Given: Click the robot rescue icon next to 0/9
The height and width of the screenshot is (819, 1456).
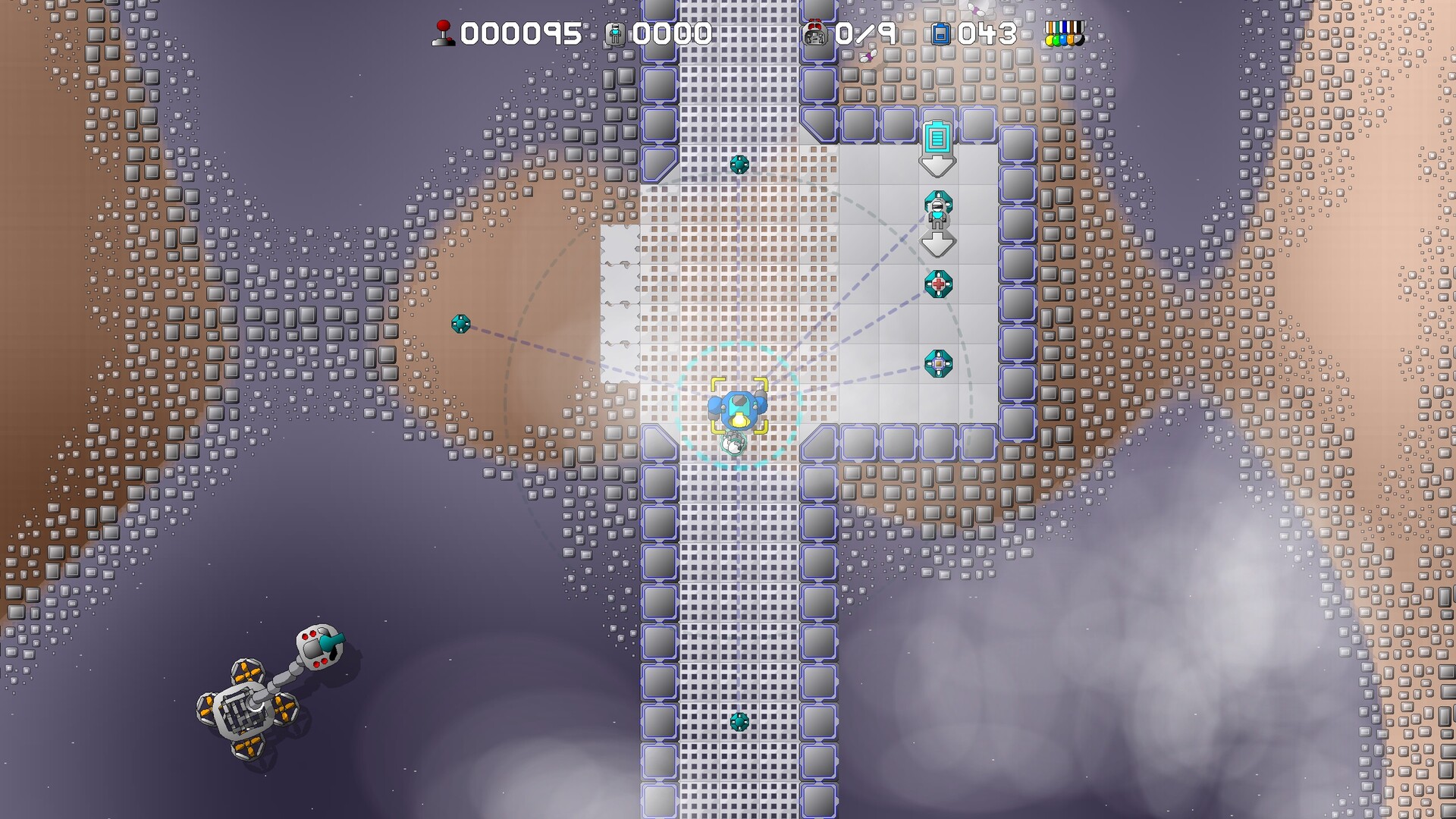Looking at the screenshot, I should tap(817, 33).
